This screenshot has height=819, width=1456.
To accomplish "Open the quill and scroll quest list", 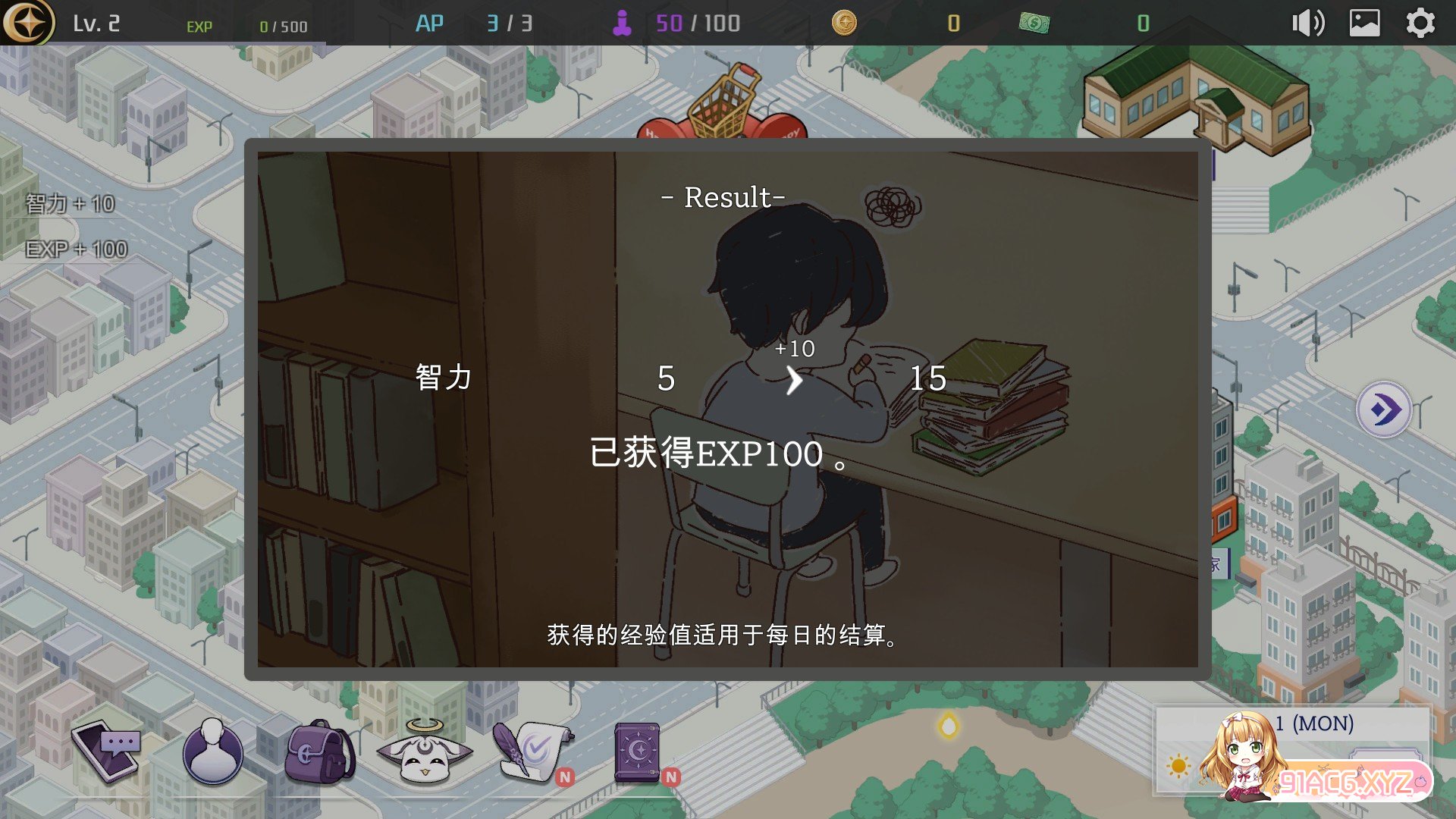I will coord(531,752).
